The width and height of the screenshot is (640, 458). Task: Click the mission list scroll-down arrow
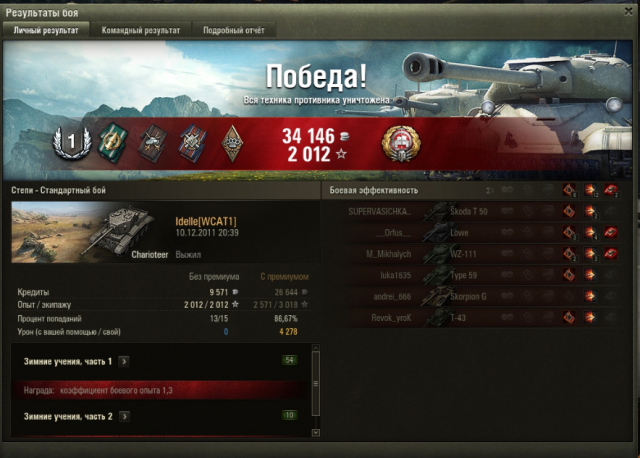316,432
